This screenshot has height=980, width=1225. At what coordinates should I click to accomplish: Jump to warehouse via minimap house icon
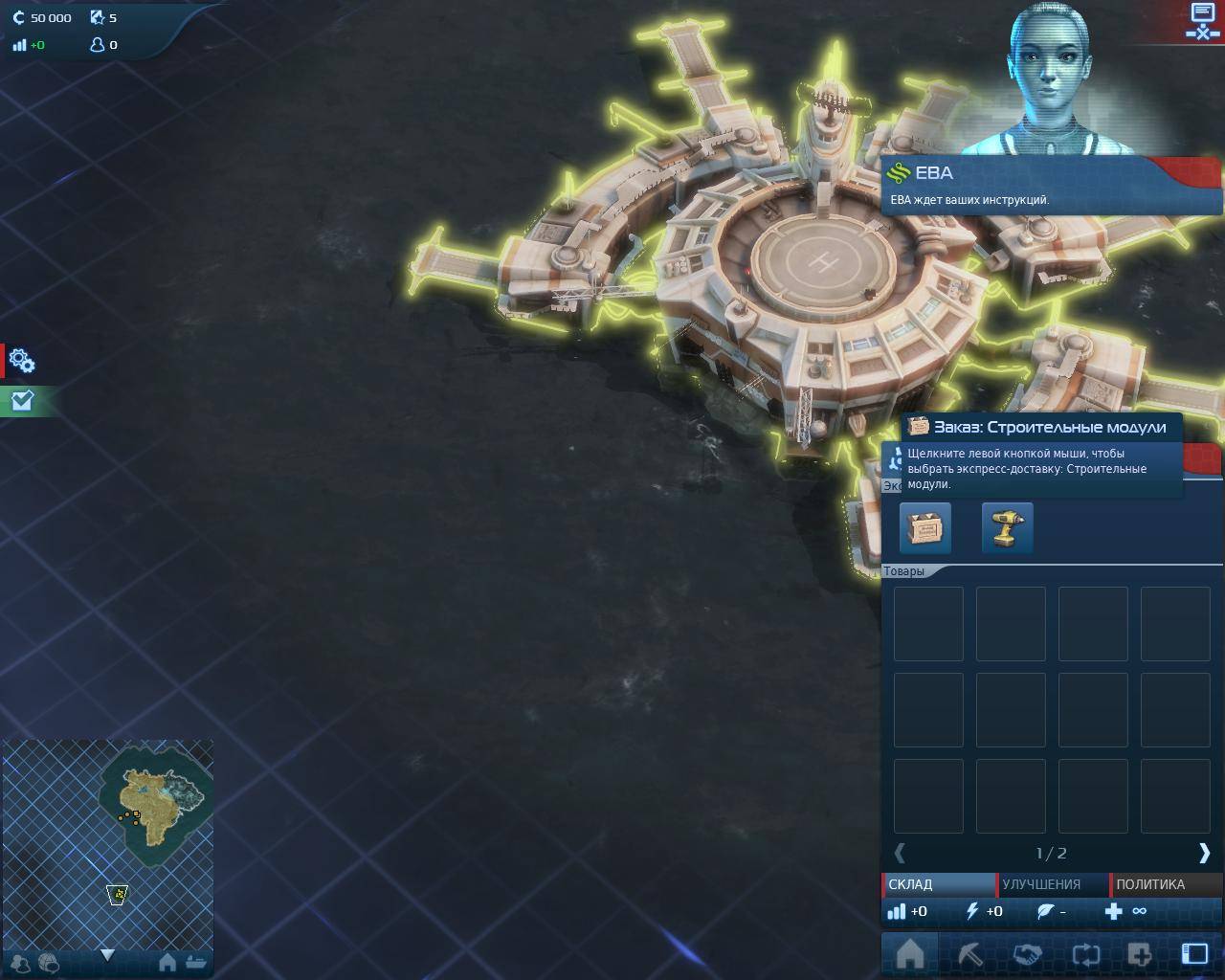click(x=167, y=962)
